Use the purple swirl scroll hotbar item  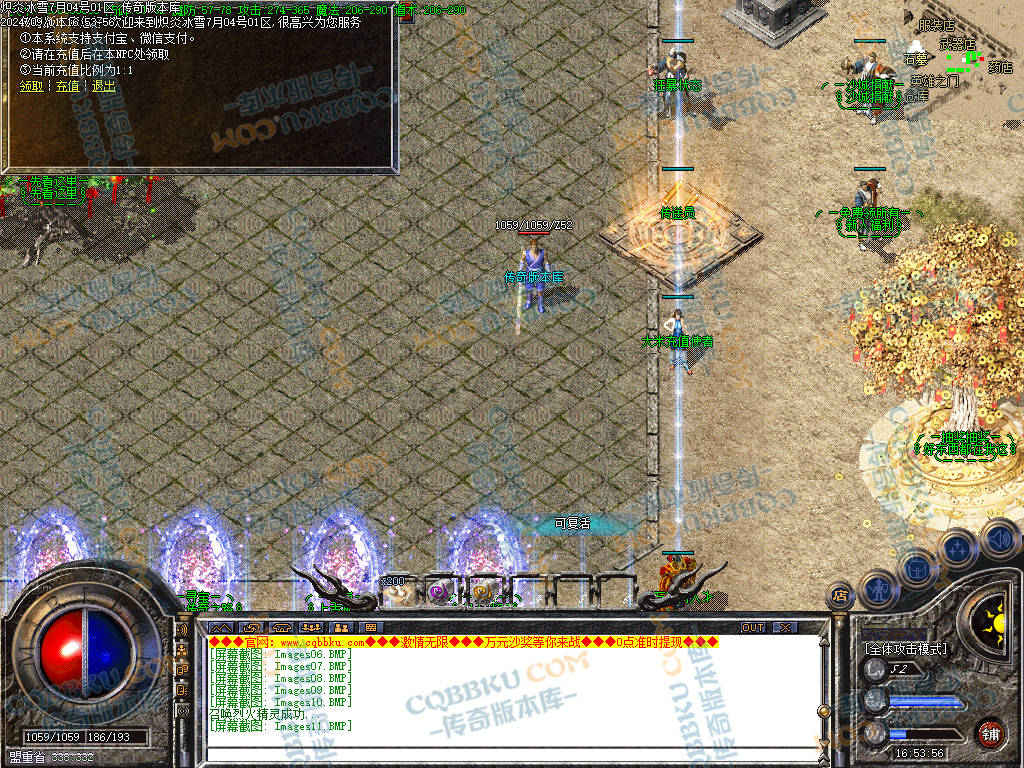point(440,592)
